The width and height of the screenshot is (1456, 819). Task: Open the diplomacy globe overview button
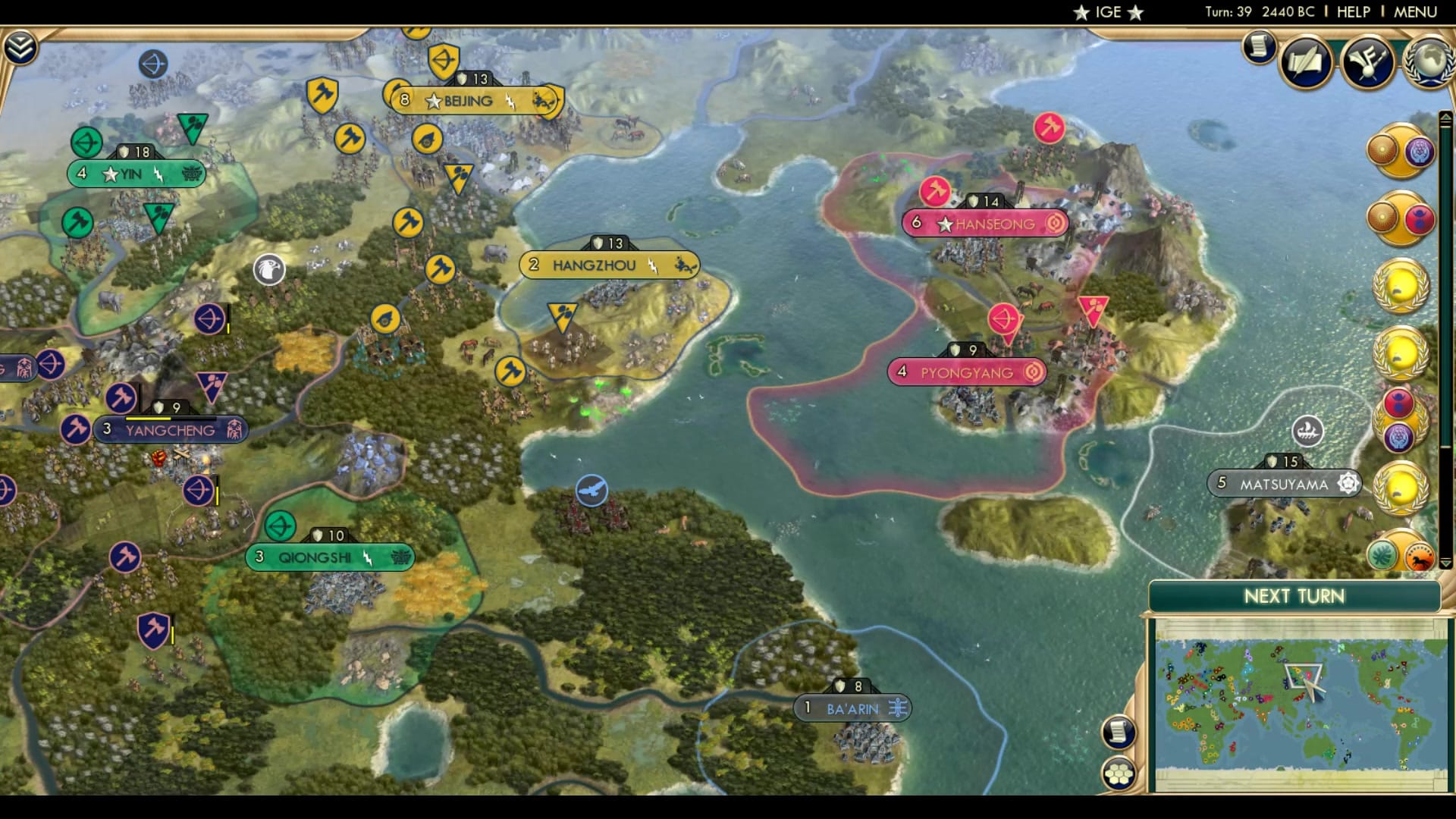[x=1430, y=62]
